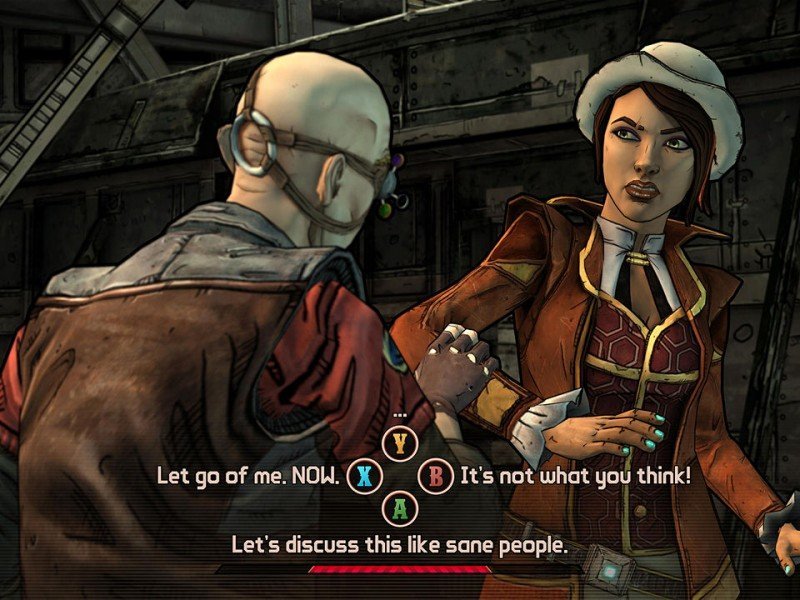
Task: Pick "Let's discuss this like sane people."
Action: (x=399, y=545)
